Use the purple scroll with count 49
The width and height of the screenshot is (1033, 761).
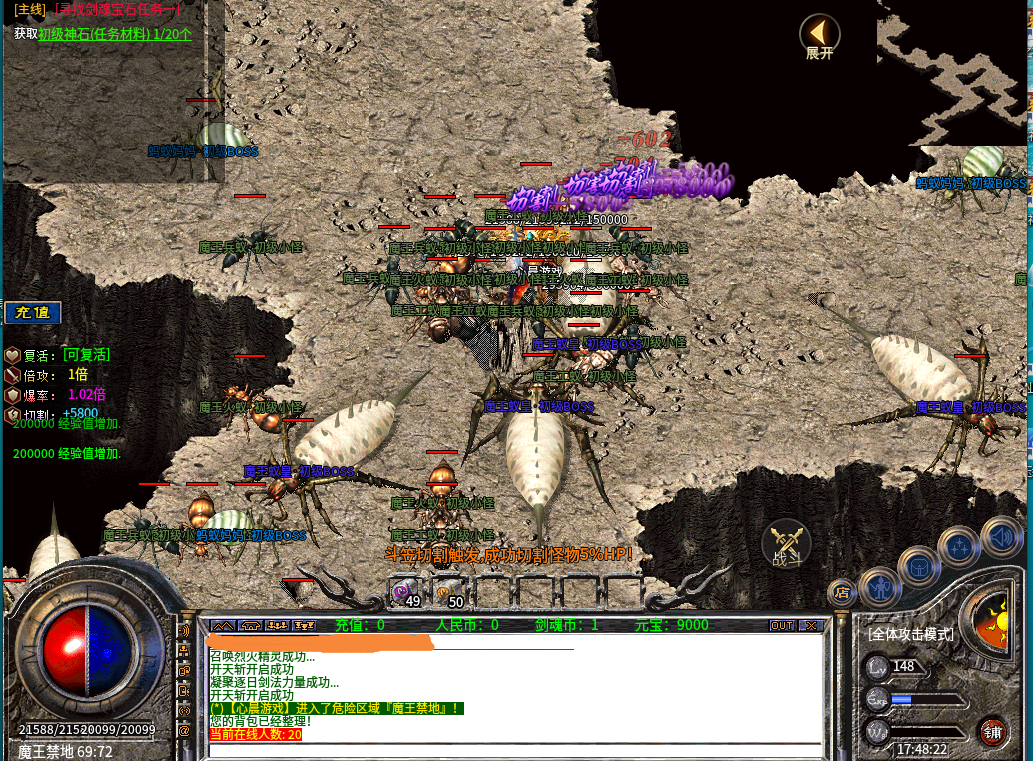click(406, 590)
